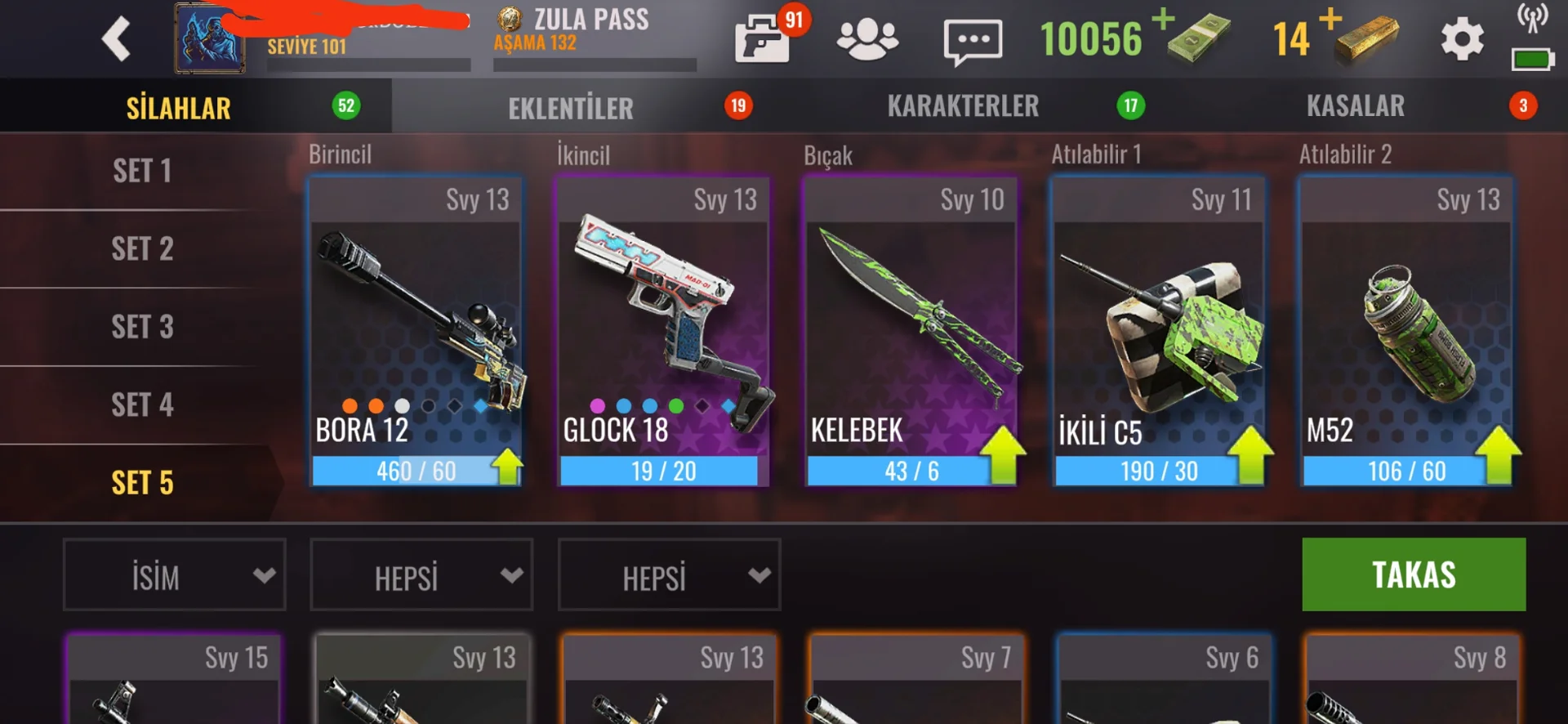Add more cash with the green plus
Viewport: 1568px width, 724px height.
pos(1164,20)
